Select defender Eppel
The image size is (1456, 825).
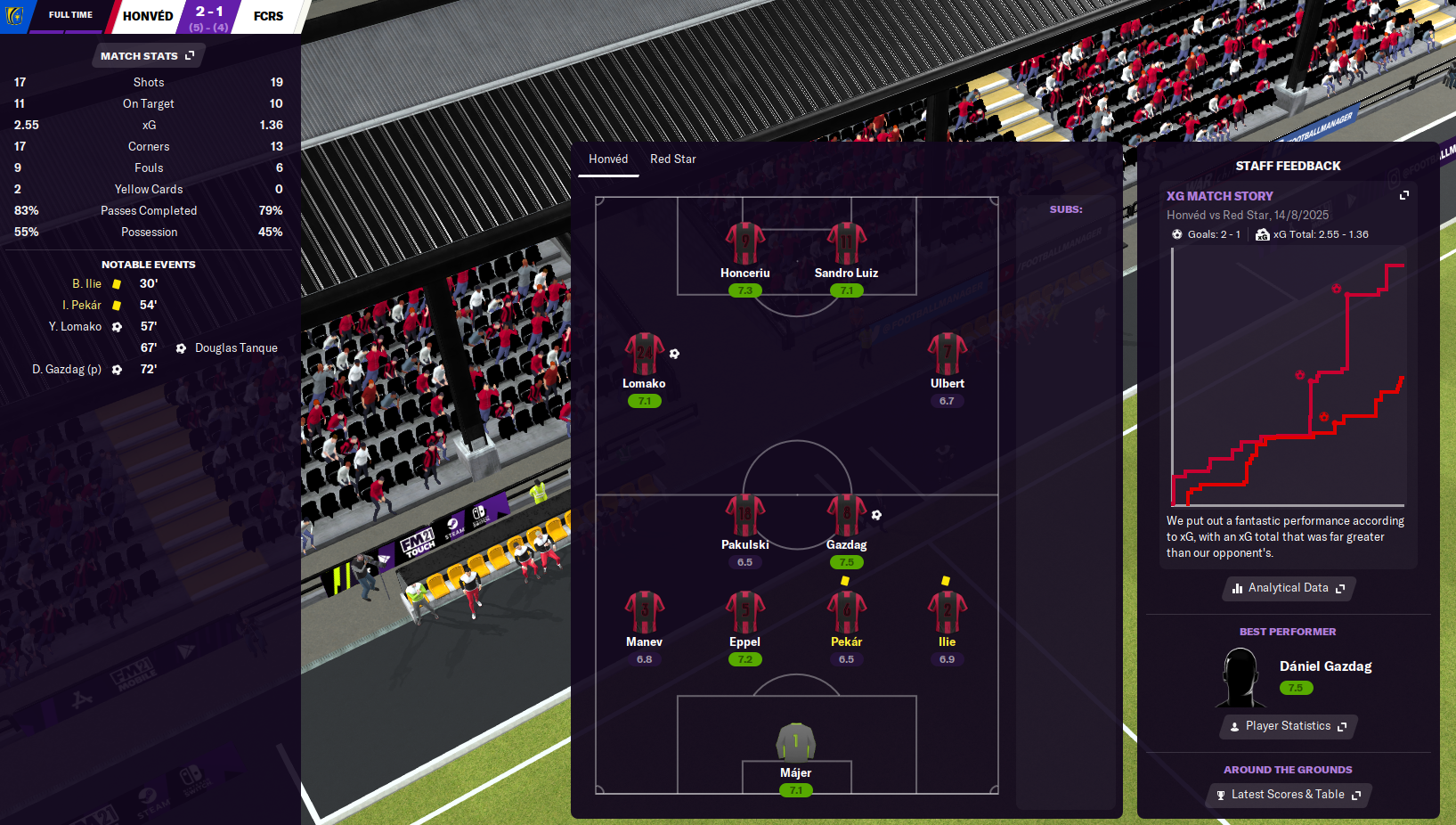click(x=745, y=614)
